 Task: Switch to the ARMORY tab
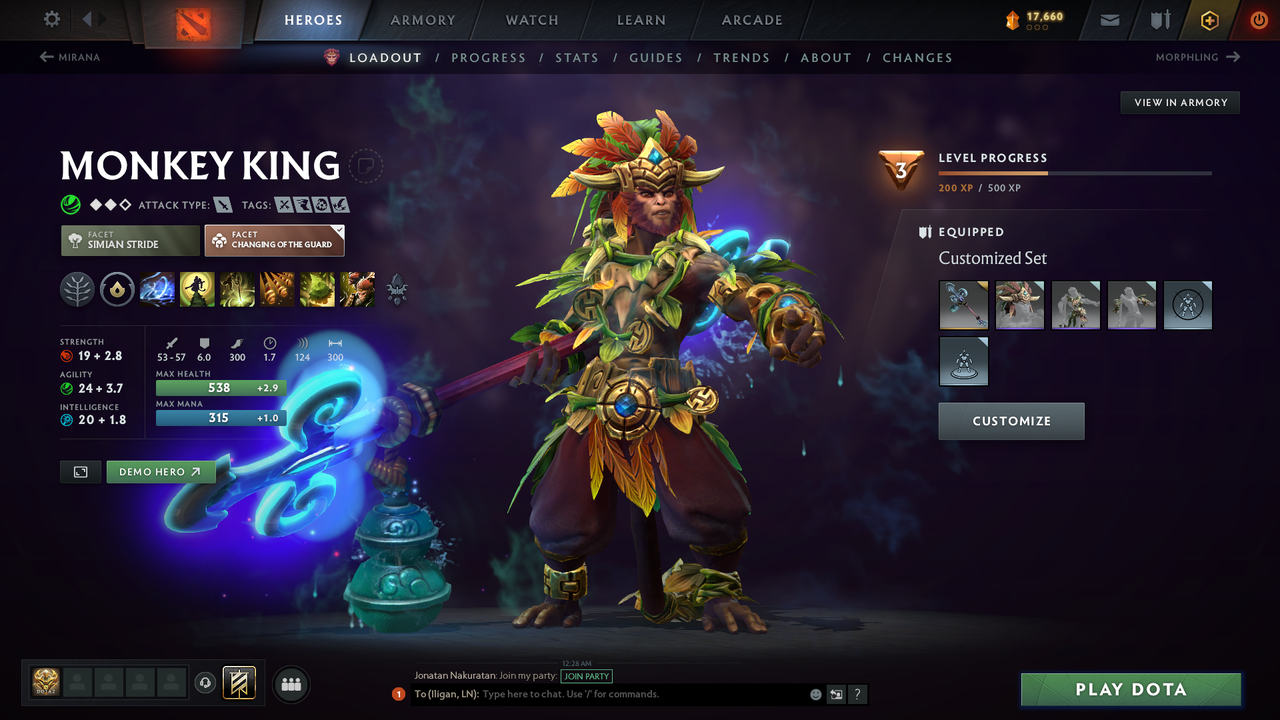pos(422,19)
